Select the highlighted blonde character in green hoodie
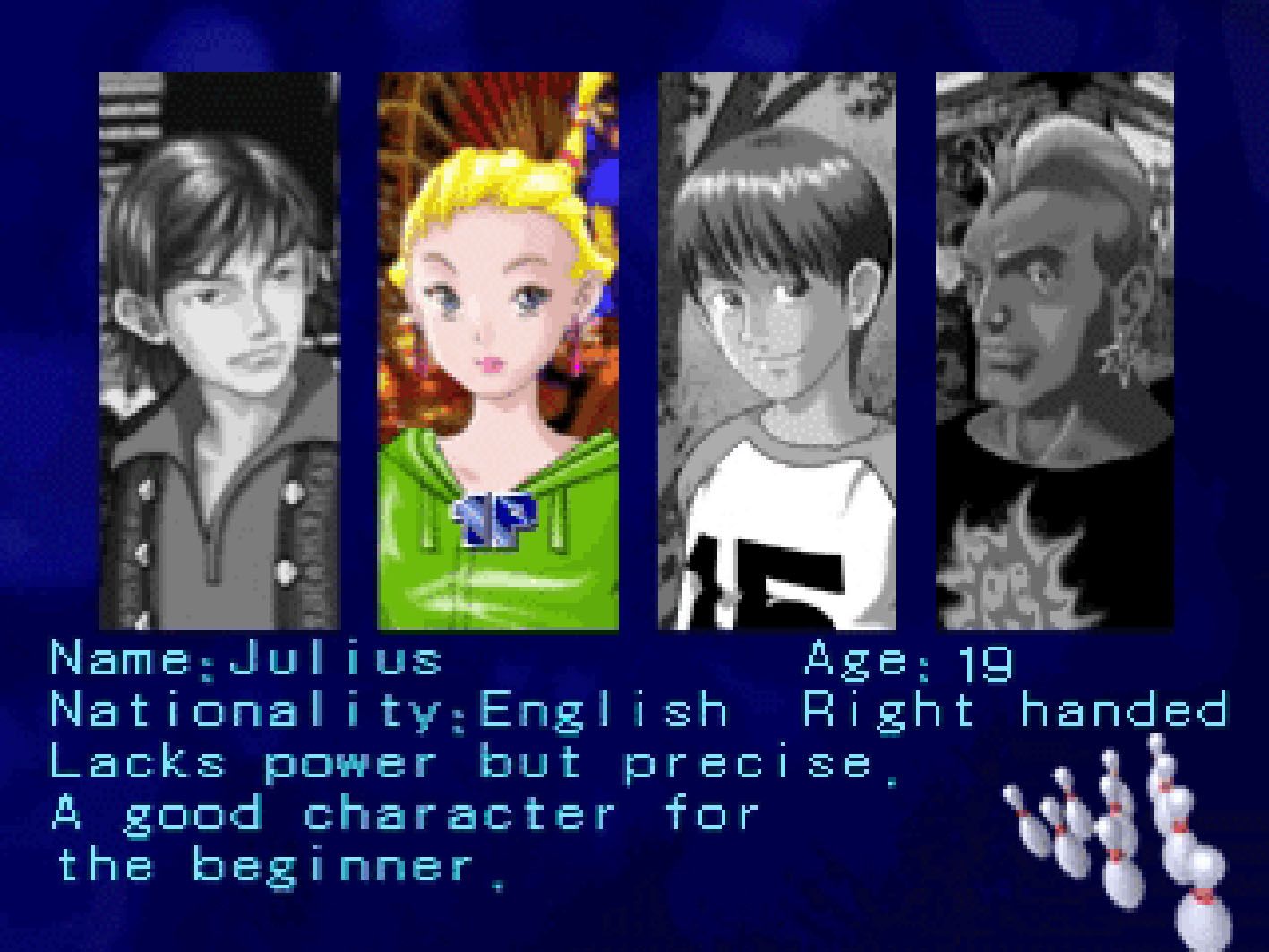1269x952 pixels. pyautogui.click(x=497, y=351)
